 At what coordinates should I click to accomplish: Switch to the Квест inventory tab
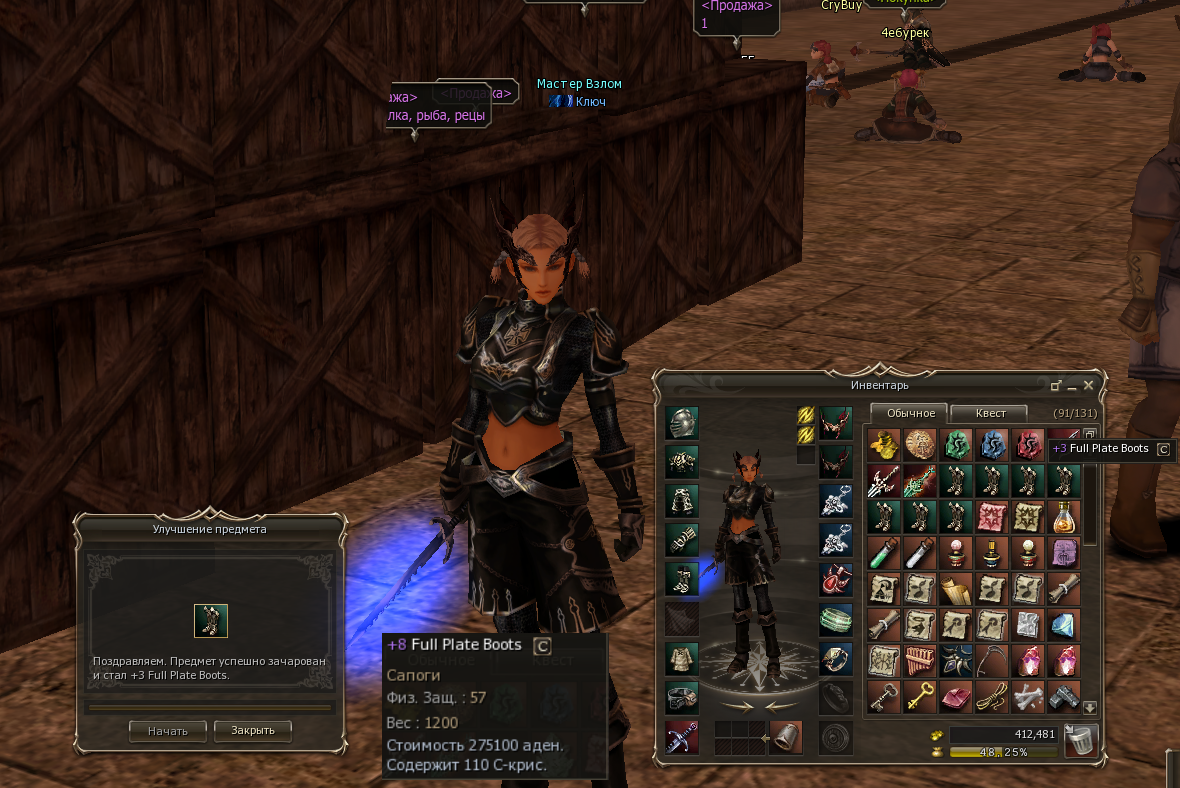point(989,413)
